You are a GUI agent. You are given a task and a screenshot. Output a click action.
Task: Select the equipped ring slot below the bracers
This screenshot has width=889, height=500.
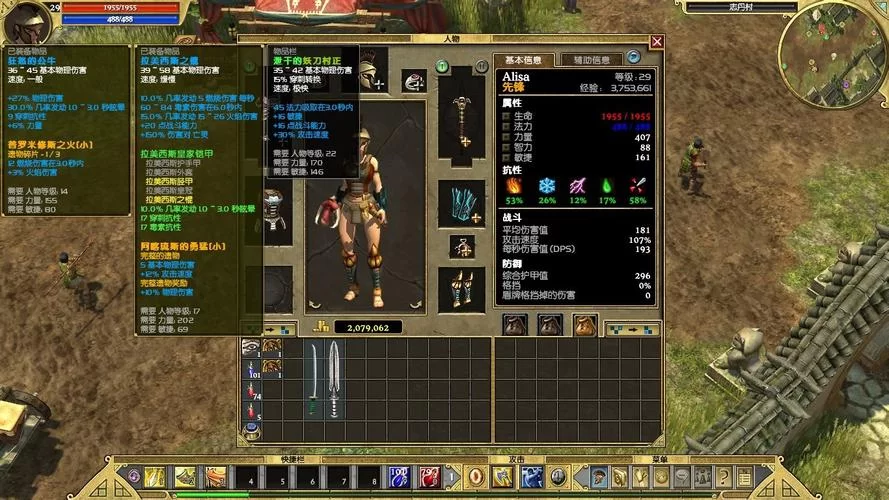[x=461, y=246]
